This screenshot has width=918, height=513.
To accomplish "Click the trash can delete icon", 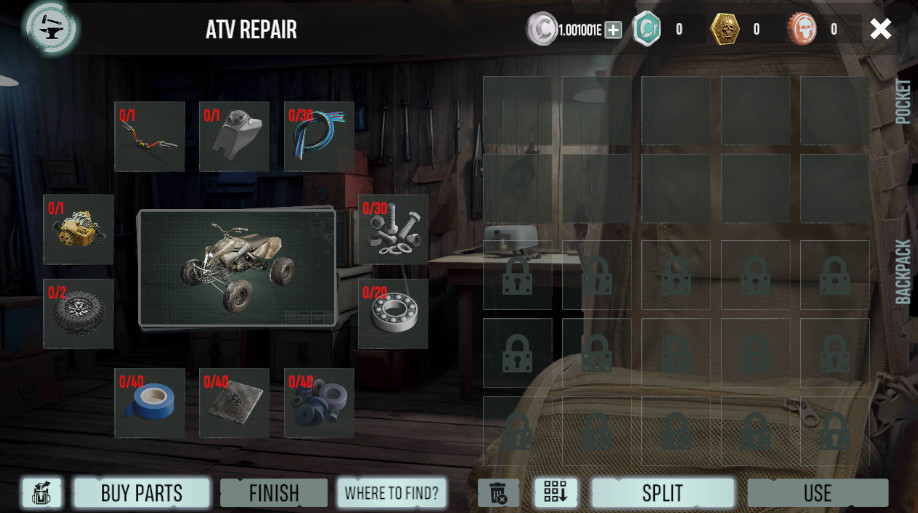I will [x=498, y=493].
